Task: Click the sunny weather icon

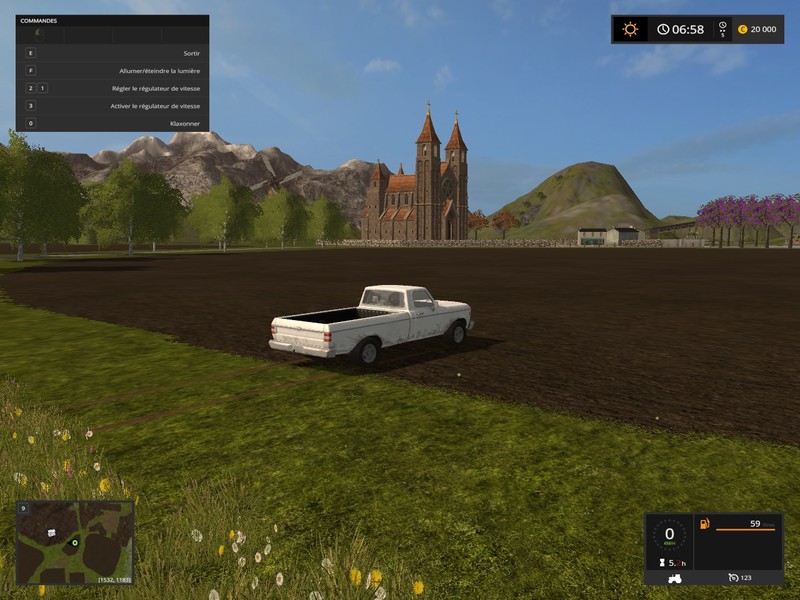Action: tap(630, 29)
